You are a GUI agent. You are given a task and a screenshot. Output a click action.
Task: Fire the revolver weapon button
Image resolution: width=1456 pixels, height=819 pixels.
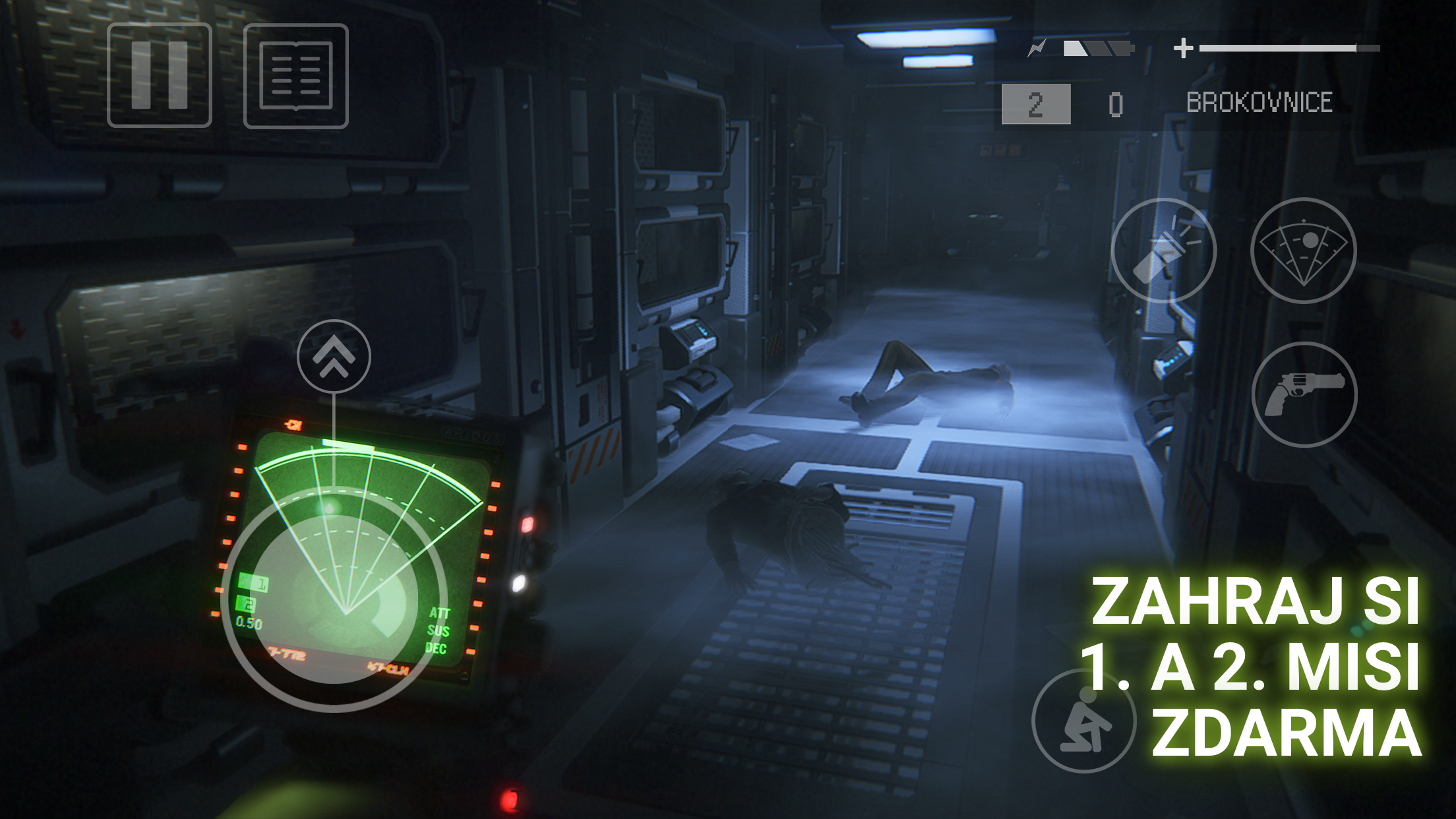1304,394
